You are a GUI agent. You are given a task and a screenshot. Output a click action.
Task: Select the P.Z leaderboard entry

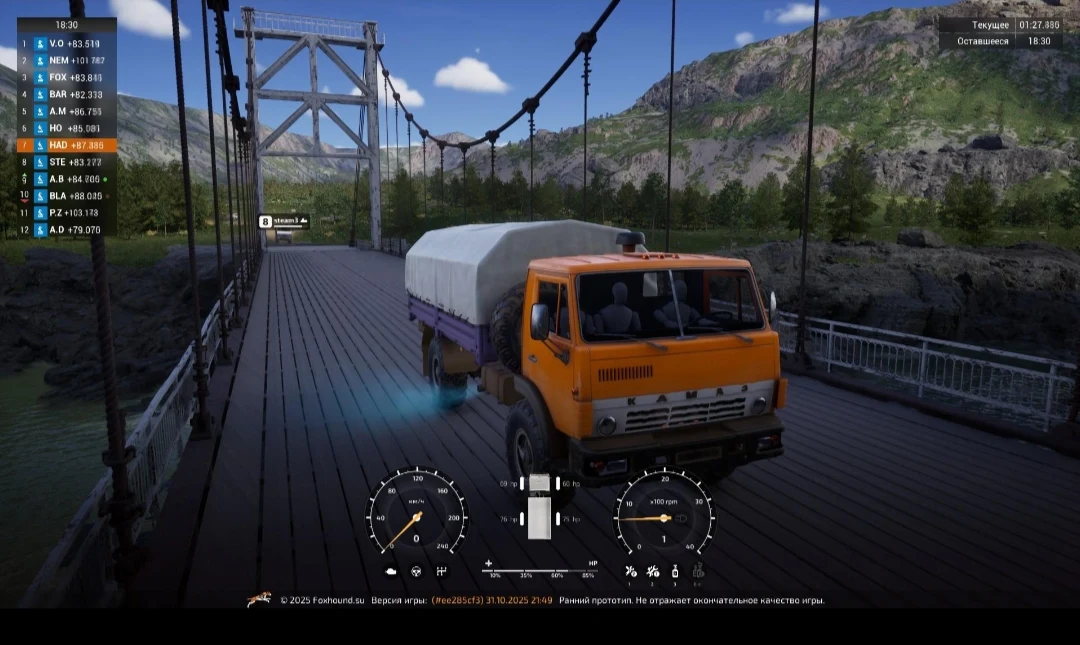click(67, 213)
